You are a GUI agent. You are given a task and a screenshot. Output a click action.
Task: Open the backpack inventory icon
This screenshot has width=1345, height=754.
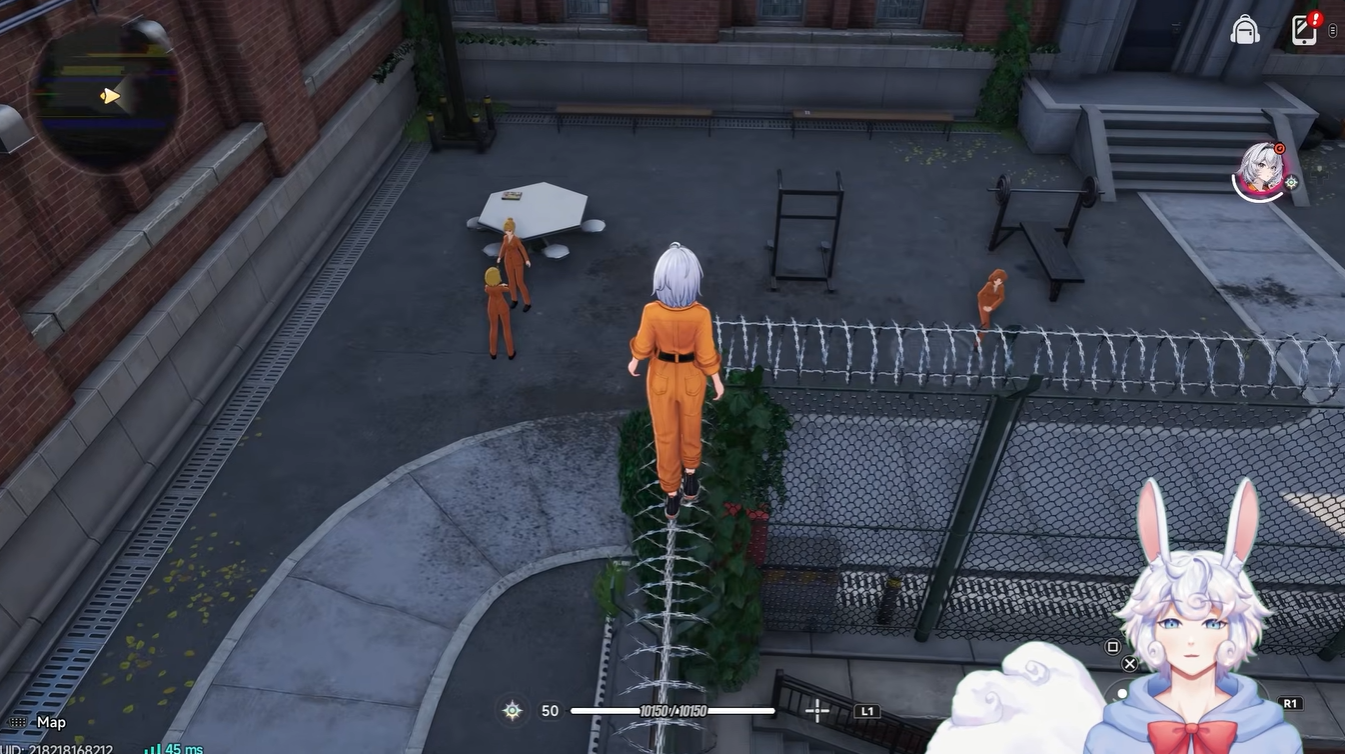(1244, 30)
